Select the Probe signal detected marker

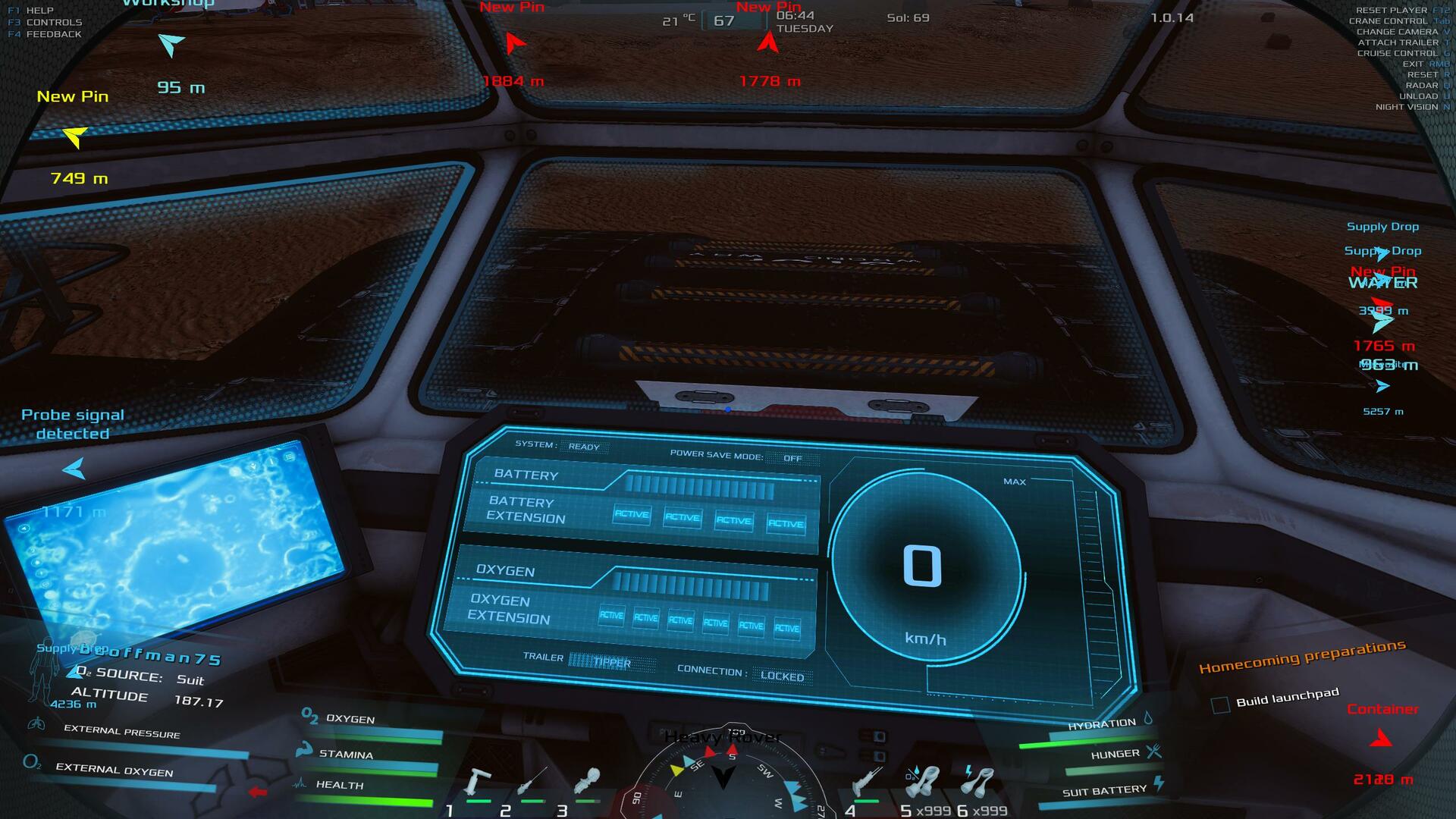coord(74,468)
